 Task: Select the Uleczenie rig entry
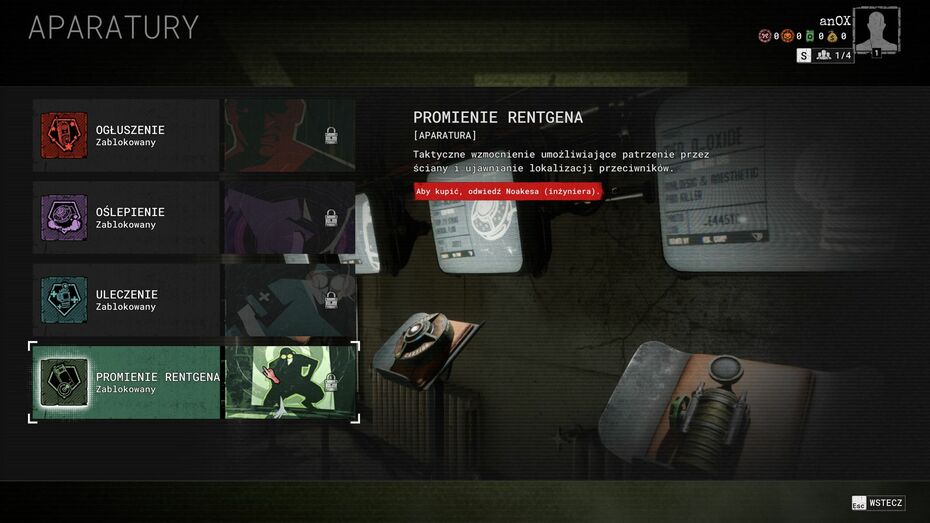tap(126, 300)
